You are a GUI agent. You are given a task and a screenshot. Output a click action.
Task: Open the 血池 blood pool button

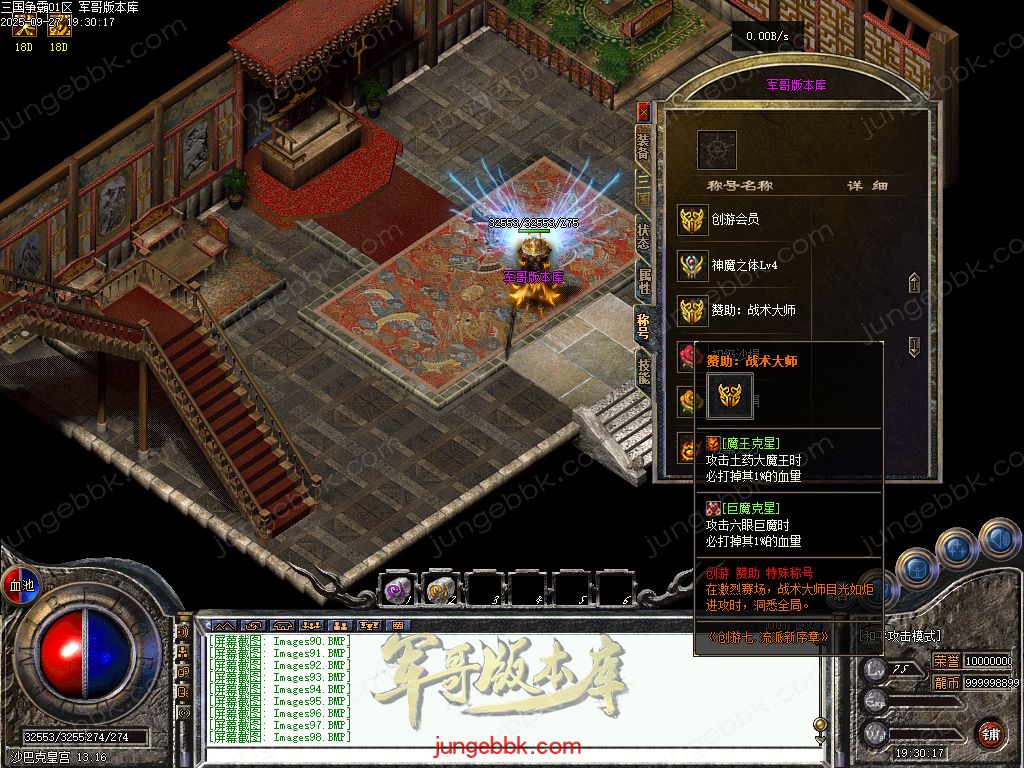(x=21, y=585)
